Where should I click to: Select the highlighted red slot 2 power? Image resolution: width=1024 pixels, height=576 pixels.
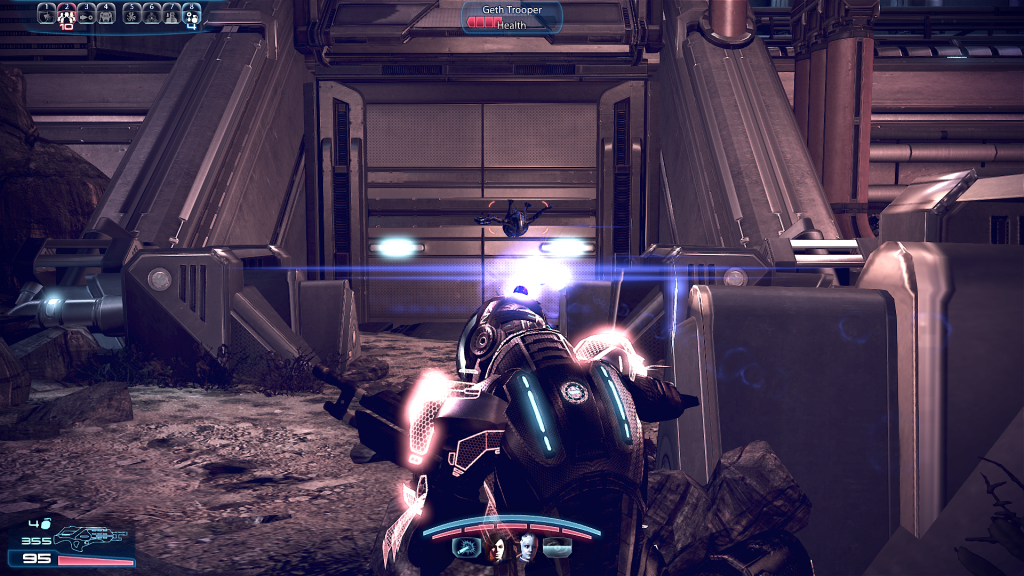pos(66,13)
